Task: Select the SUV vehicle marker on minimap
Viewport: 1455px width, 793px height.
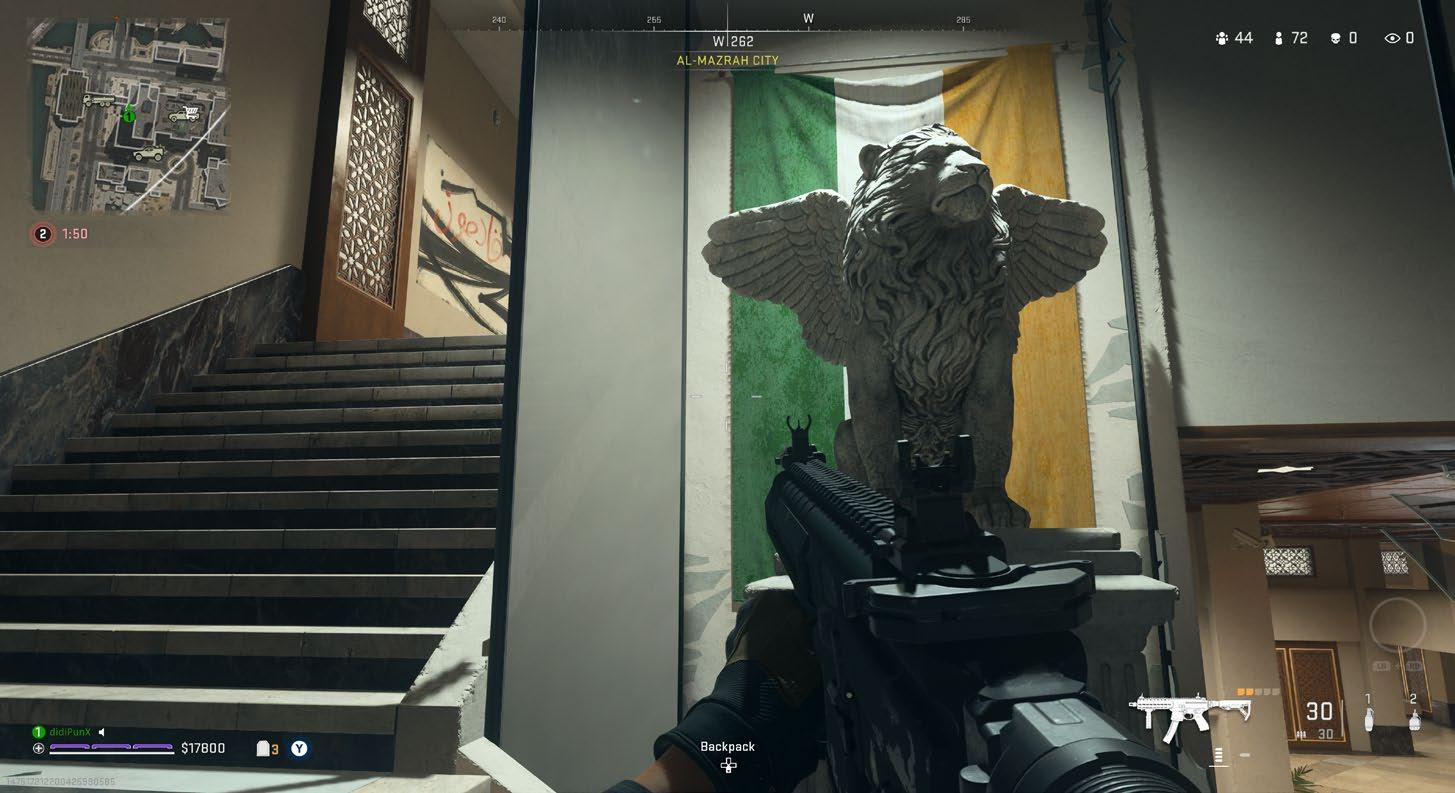Action: tap(149, 153)
